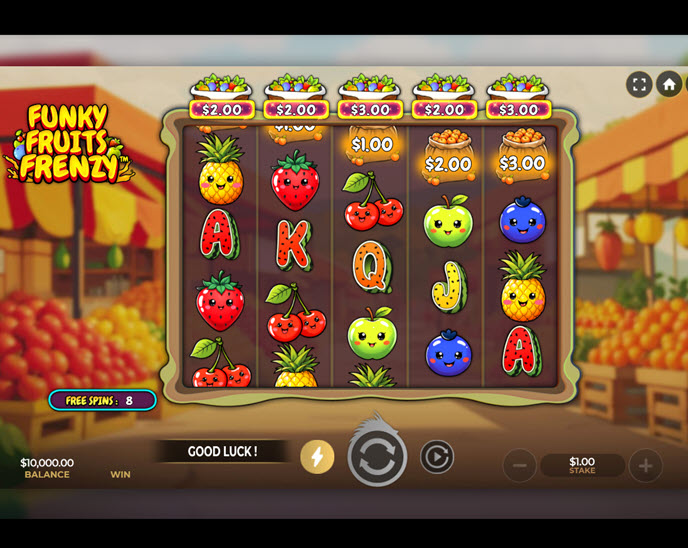The image size is (688, 548).
Task: Toggle fullscreen mode
Action: coord(639,84)
